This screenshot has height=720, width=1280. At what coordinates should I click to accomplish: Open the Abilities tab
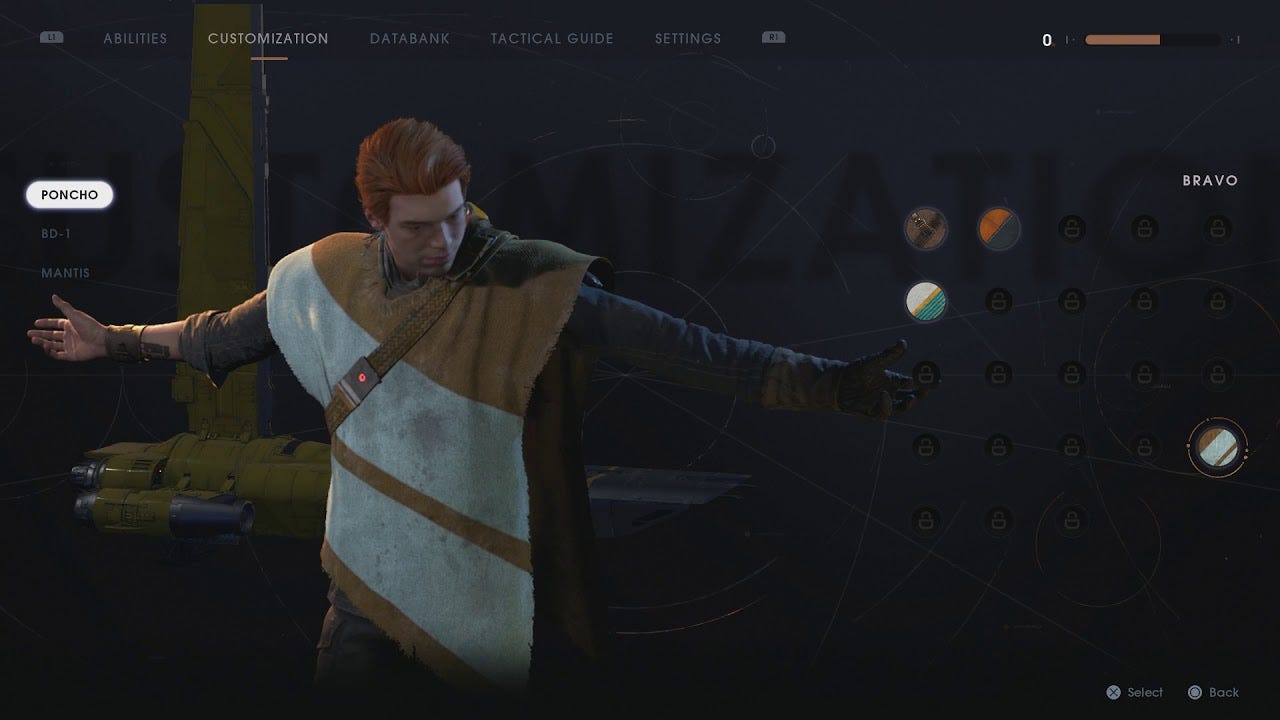tap(135, 39)
